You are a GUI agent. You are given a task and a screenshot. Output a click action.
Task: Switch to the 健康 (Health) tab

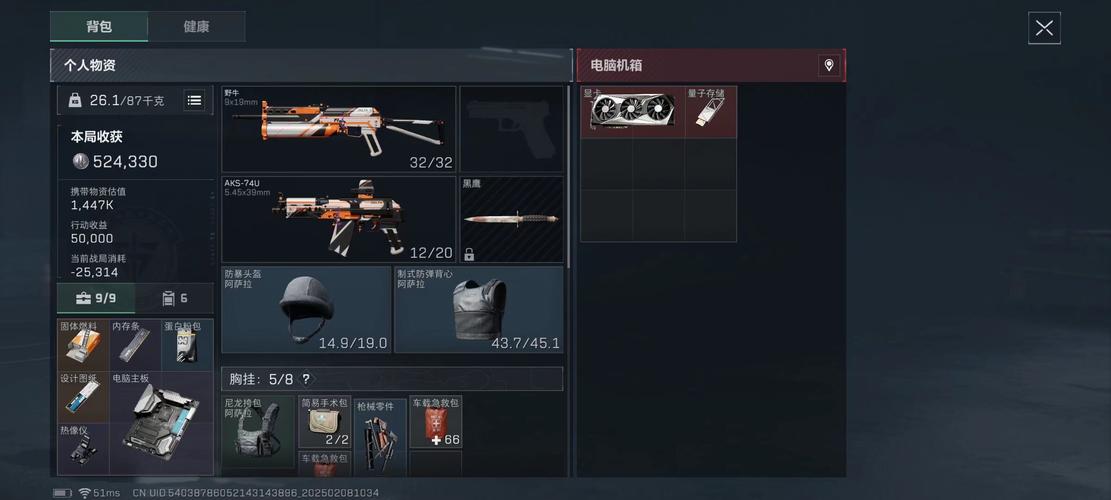[x=196, y=27]
